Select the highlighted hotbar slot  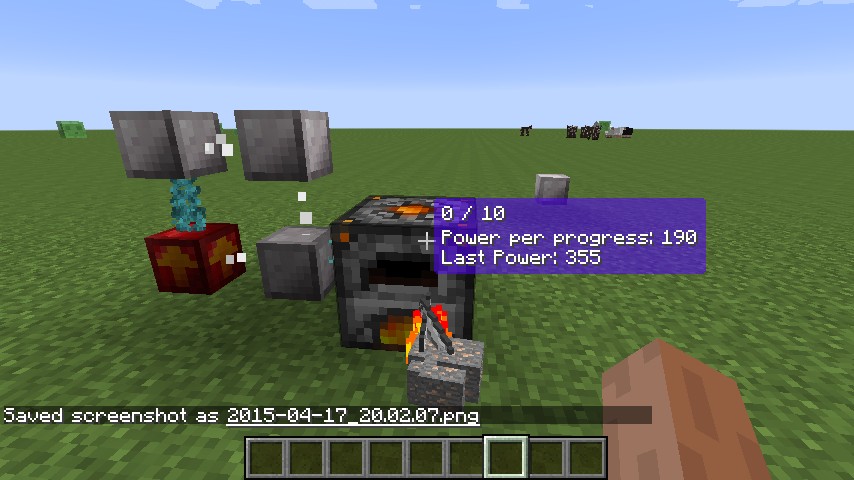coord(506,457)
